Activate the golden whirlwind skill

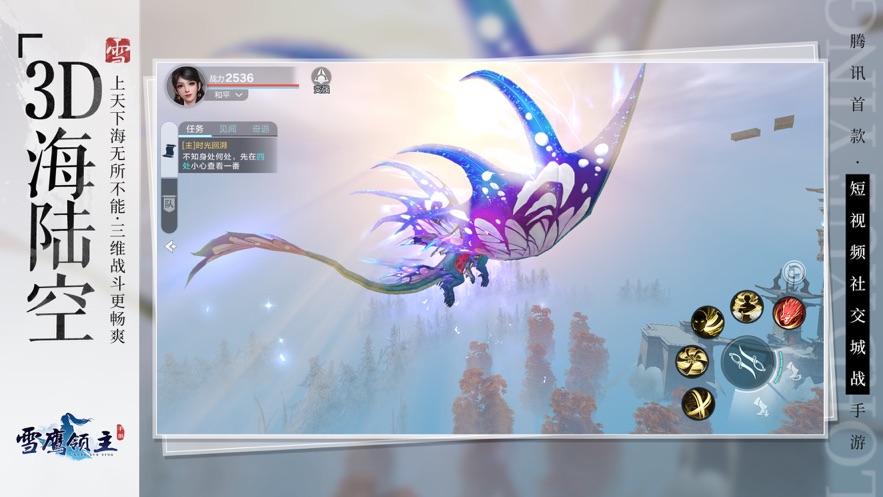tap(691, 360)
